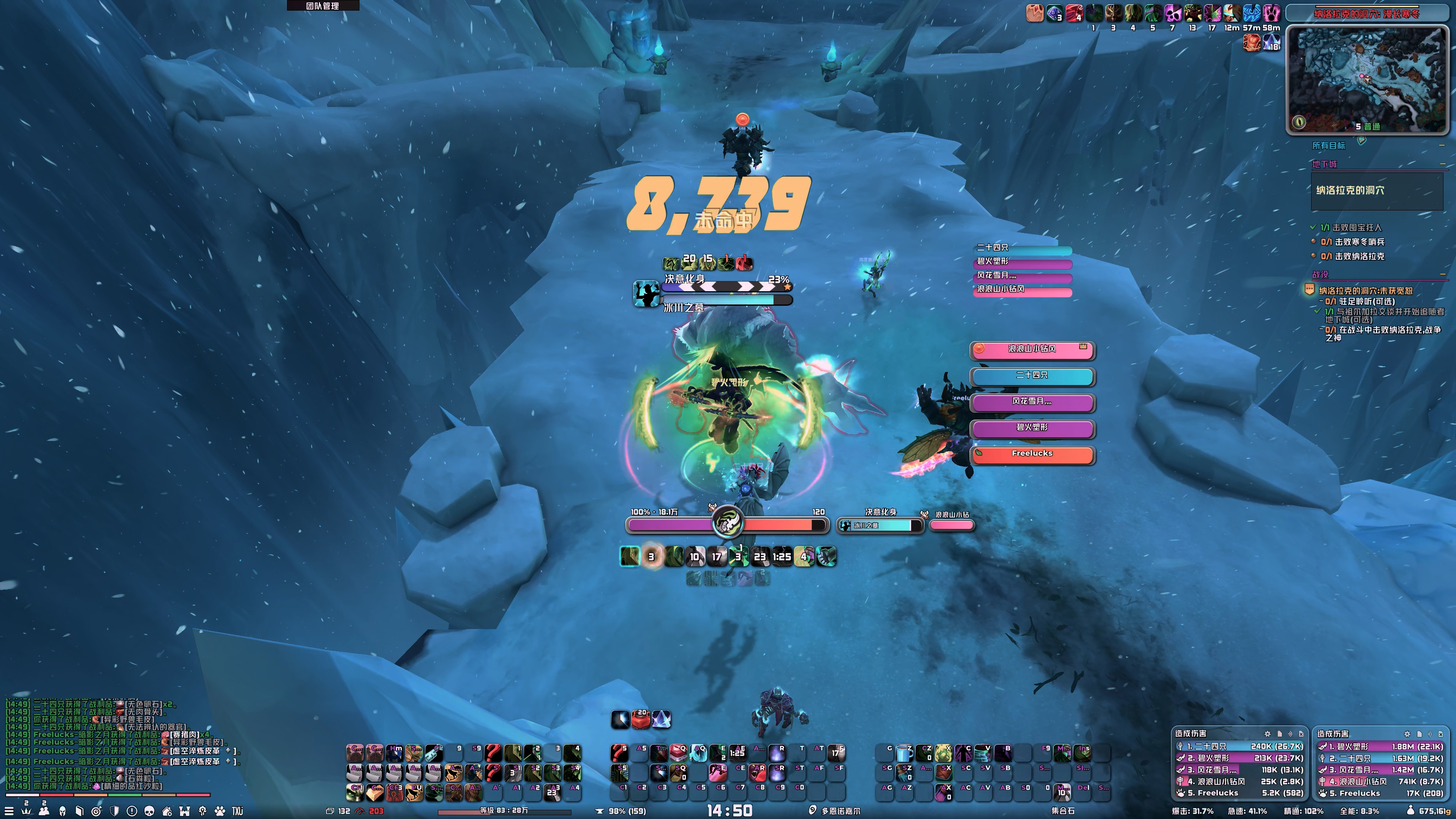
Task: Use the blue coffee mug item
Action: click(905, 753)
